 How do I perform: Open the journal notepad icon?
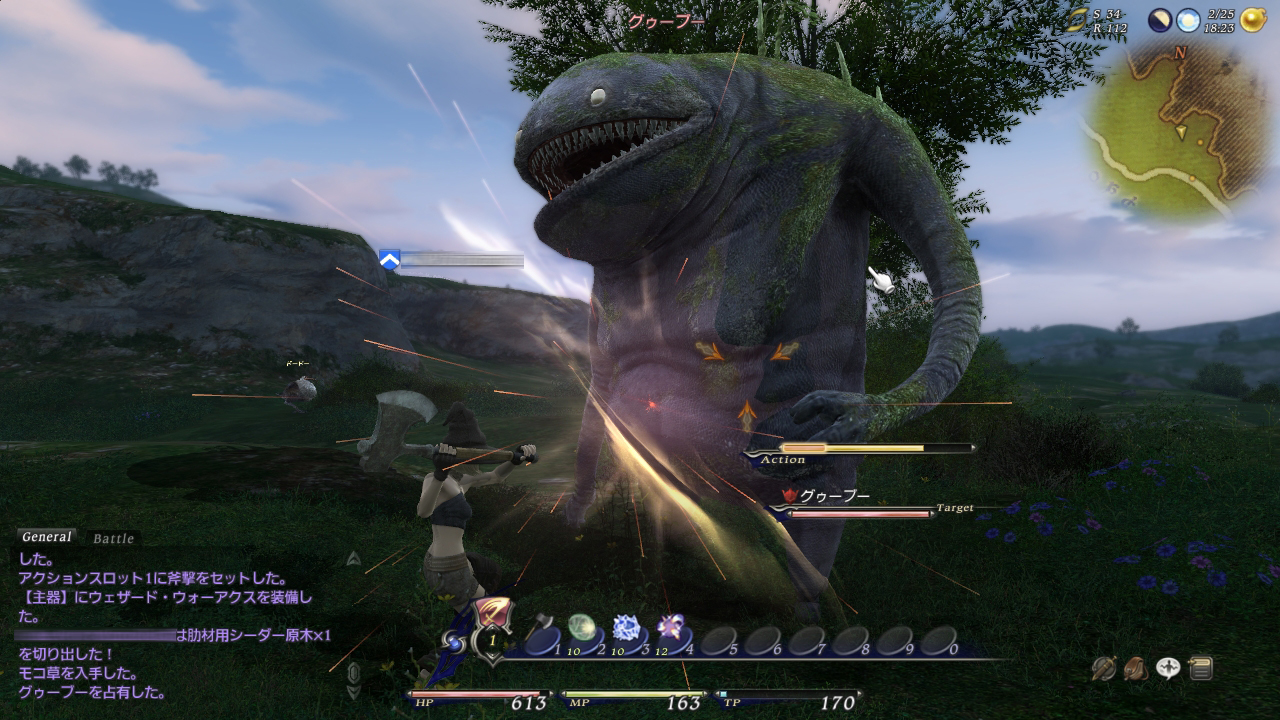[1201, 668]
